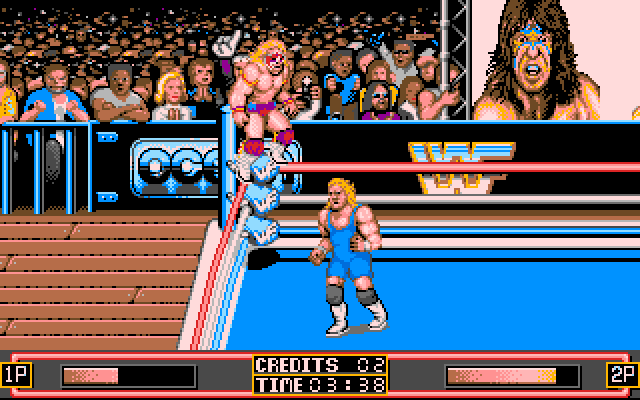Viewport: 640px width, 400px height.
Task: Select the 2P player badge
Action: pyautogui.click(x=621, y=375)
